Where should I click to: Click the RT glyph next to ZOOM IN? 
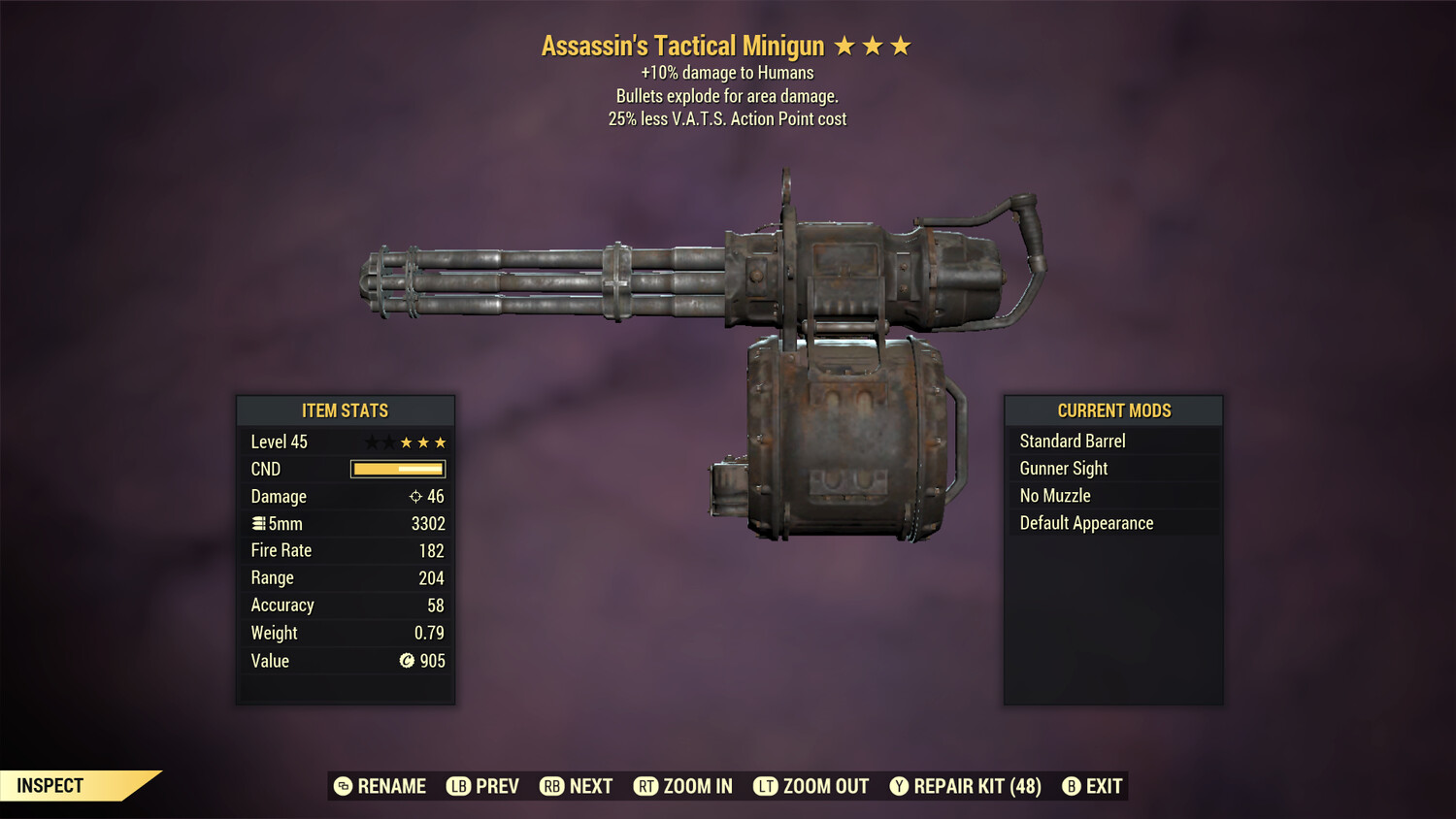pyautogui.click(x=646, y=786)
